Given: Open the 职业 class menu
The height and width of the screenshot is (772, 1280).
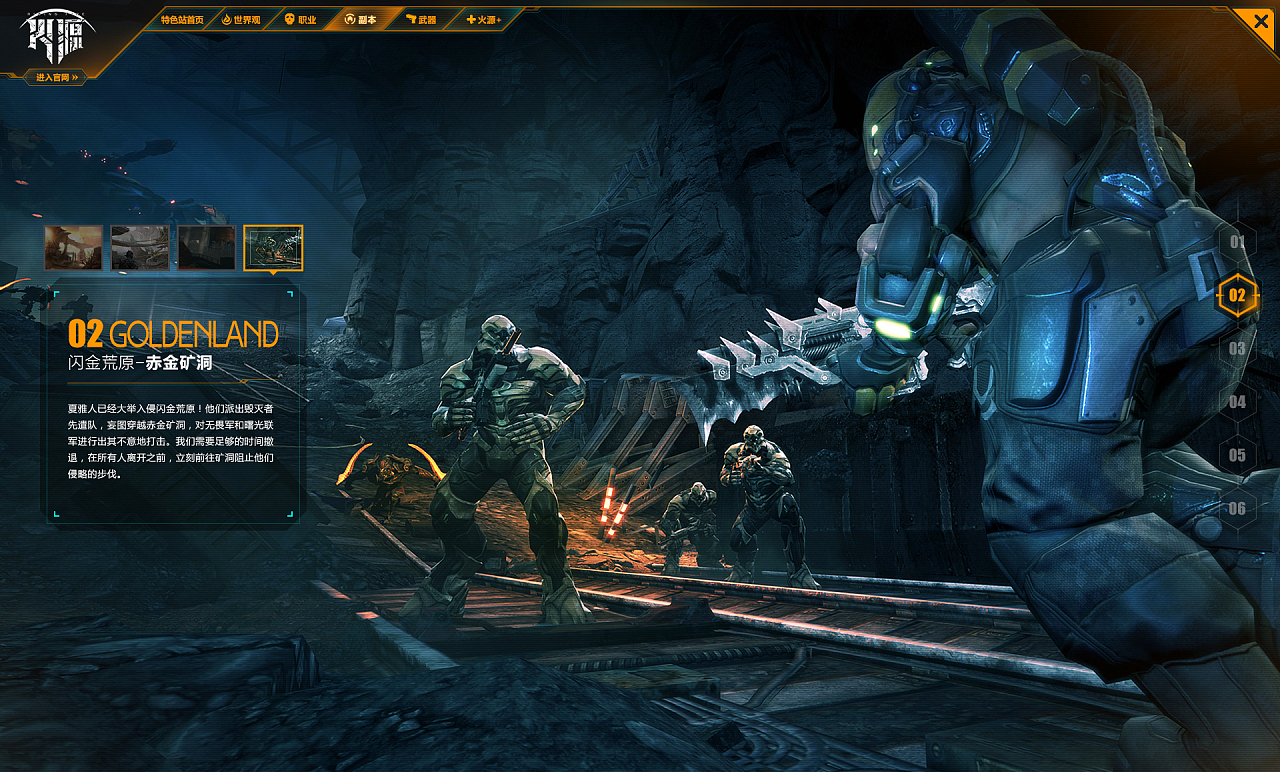Looking at the screenshot, I should point(301,19).
